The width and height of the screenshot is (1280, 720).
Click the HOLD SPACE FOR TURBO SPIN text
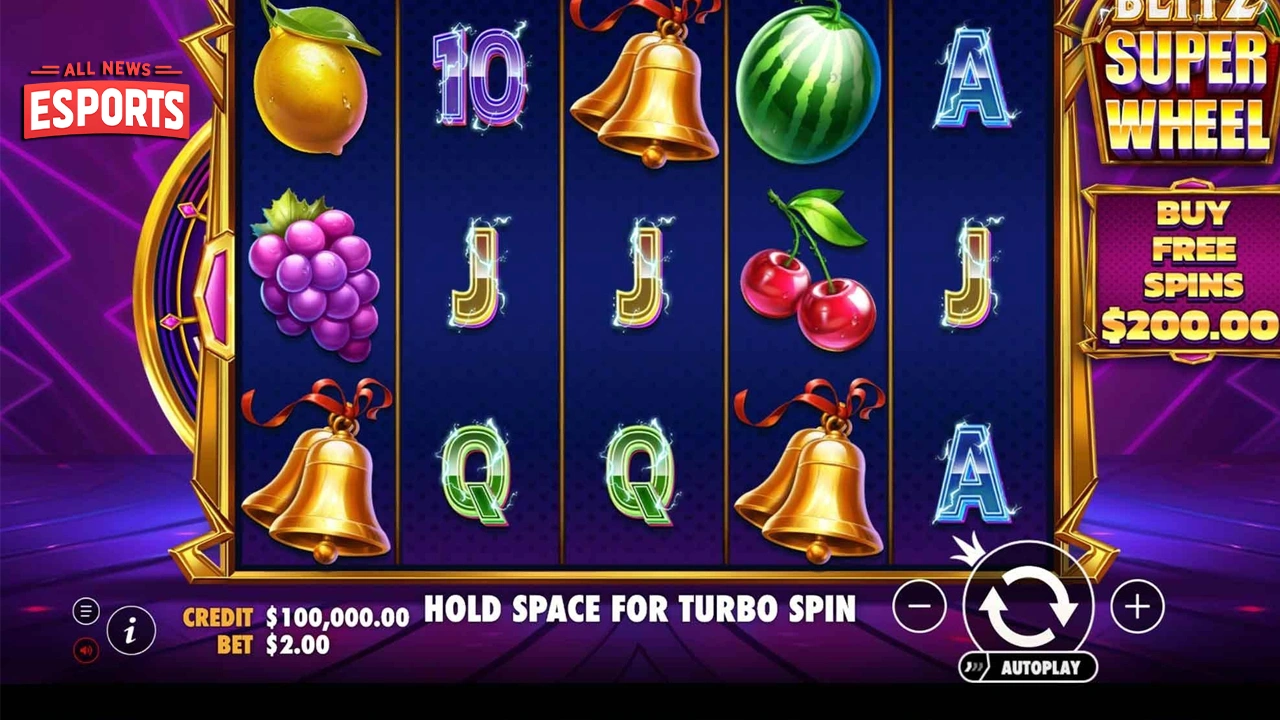click(641, 610)
